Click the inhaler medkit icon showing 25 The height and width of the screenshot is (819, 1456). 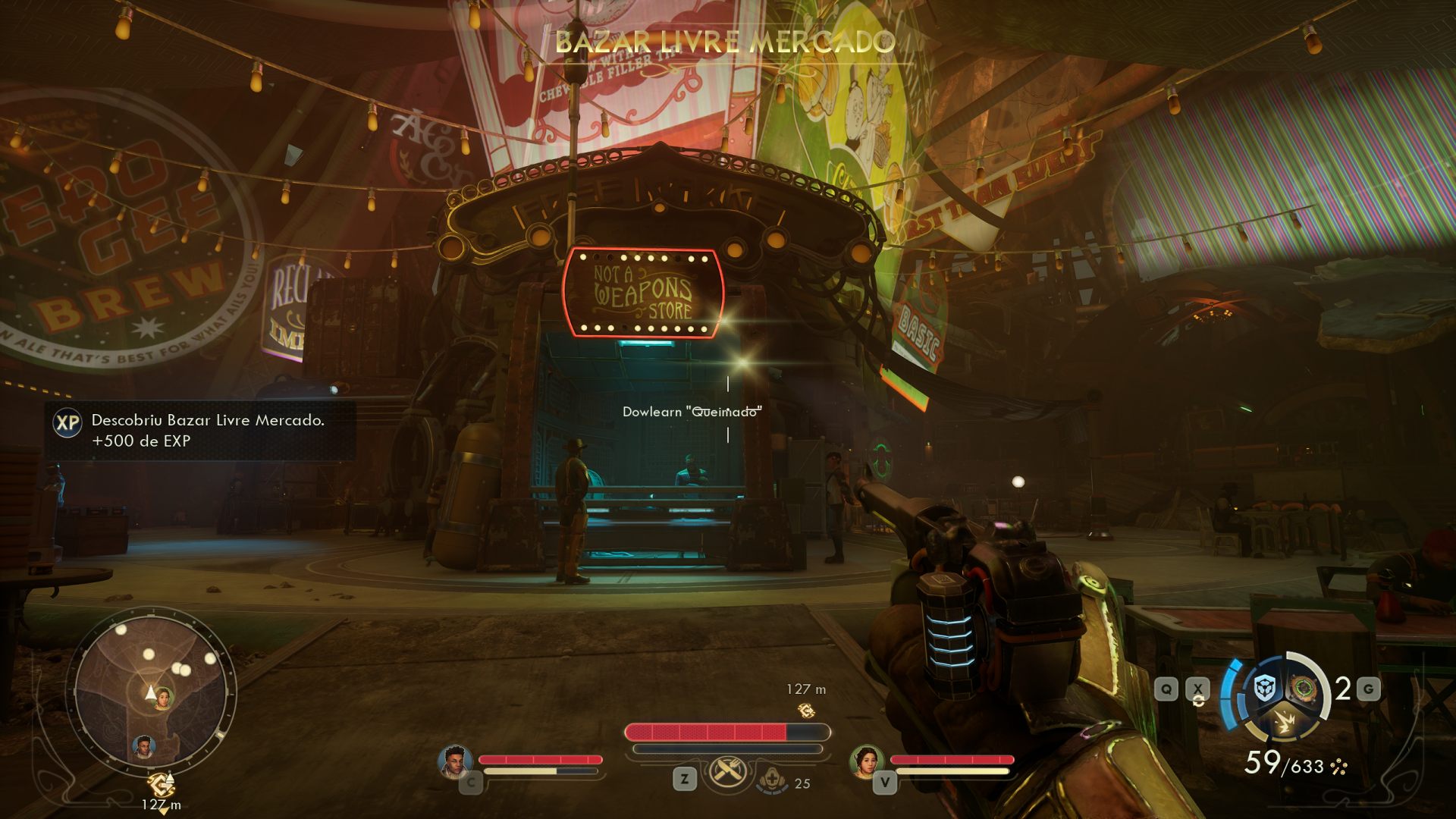tap(772, 780)
